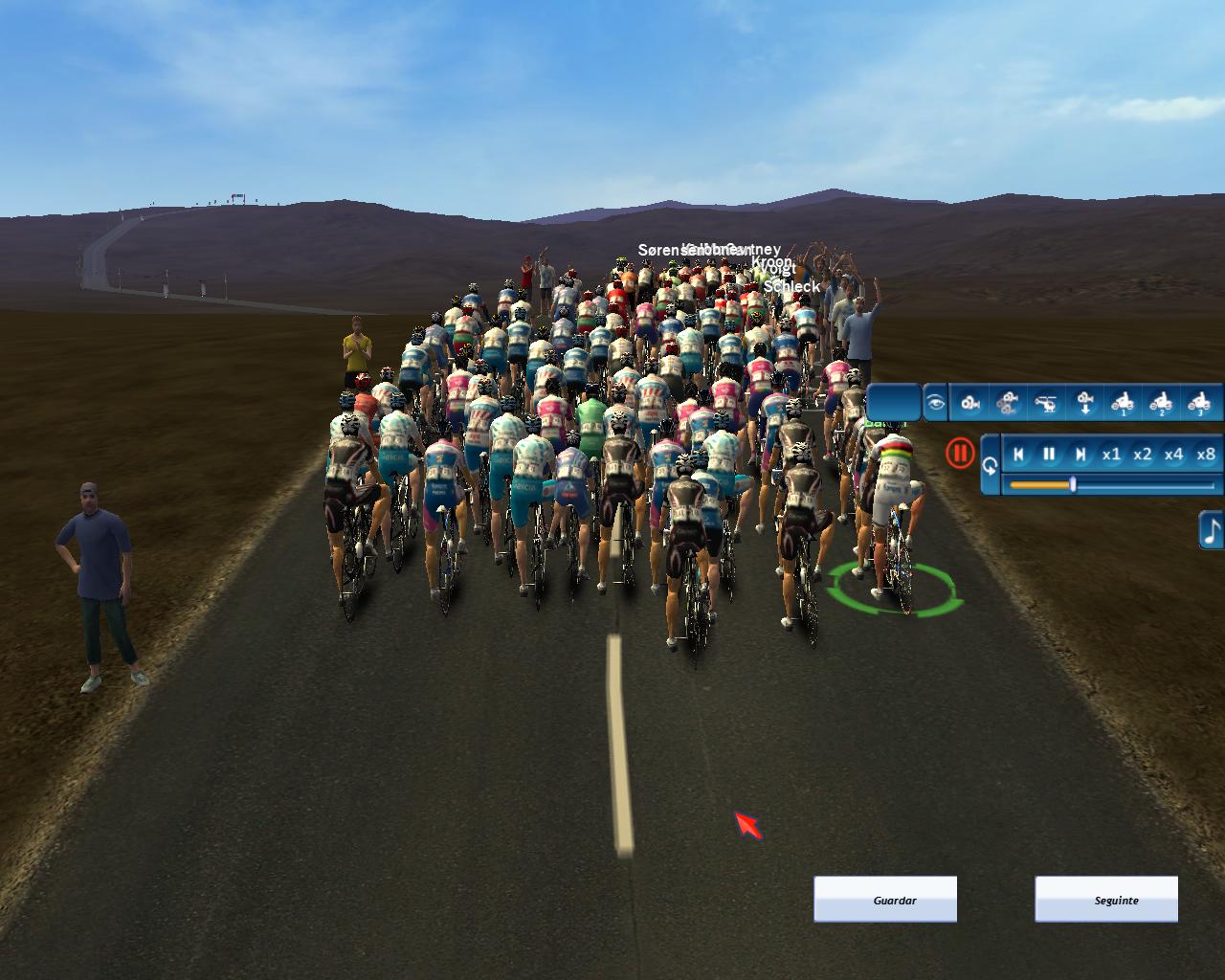Switch to motorbike camera 2
The width and height of the screenshot is (1225, 980).
(x=1161, y=403)
